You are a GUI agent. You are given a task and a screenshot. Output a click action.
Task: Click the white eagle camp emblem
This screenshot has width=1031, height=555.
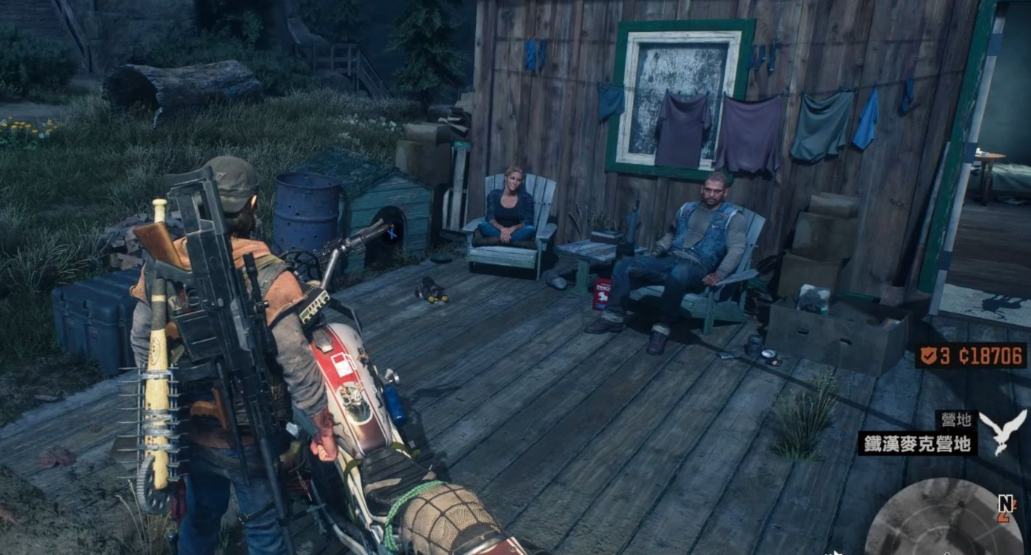click(x=1003, y=429)
